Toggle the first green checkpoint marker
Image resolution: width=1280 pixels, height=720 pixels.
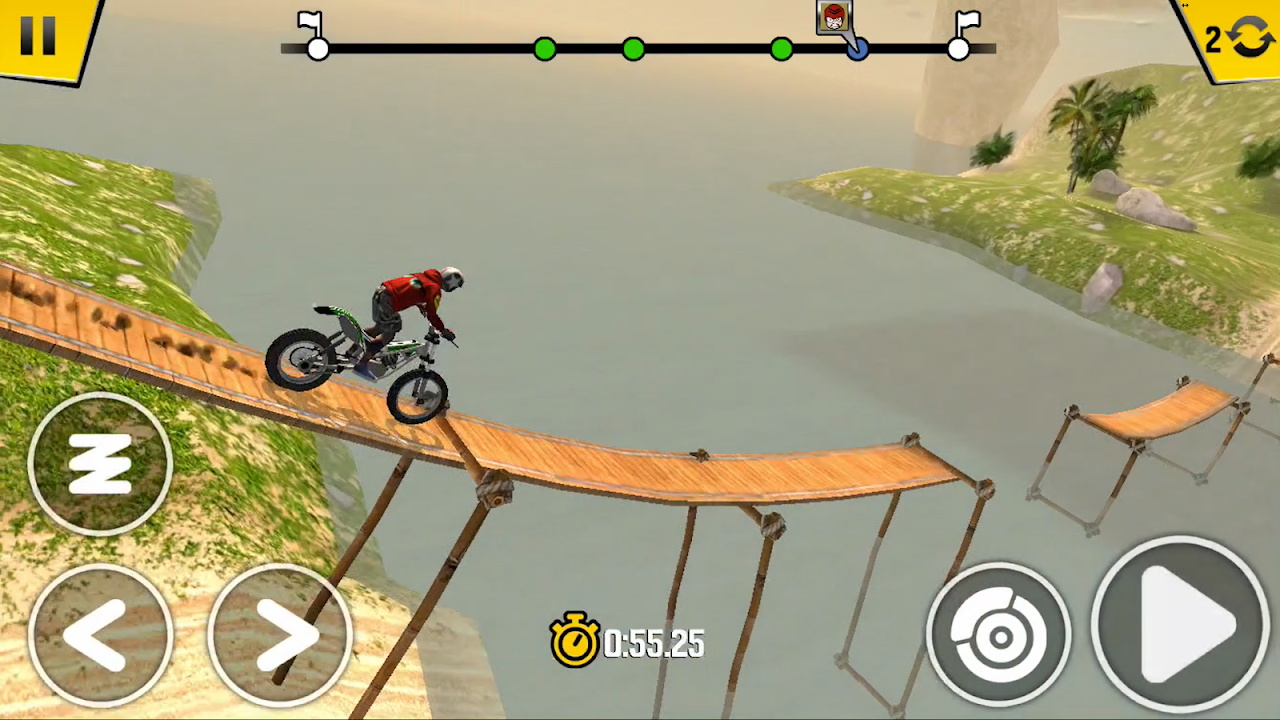tap(545, 49)
